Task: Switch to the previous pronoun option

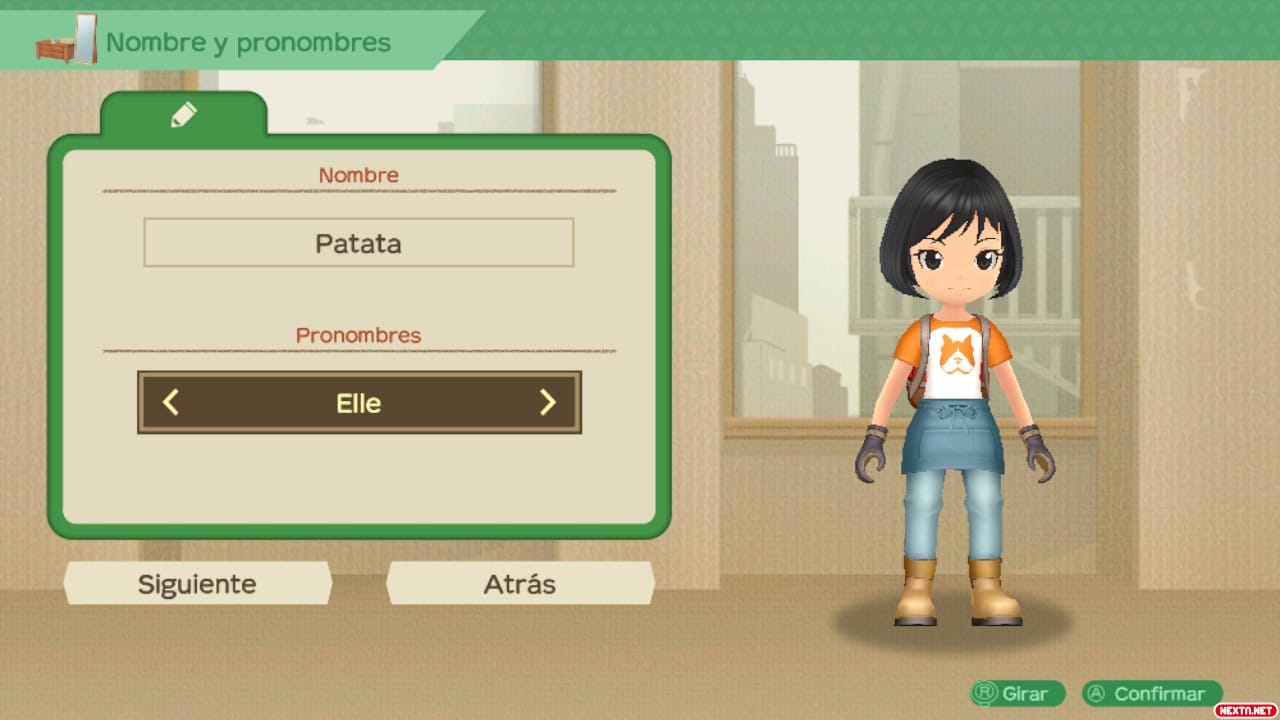Action: point(171,403)
